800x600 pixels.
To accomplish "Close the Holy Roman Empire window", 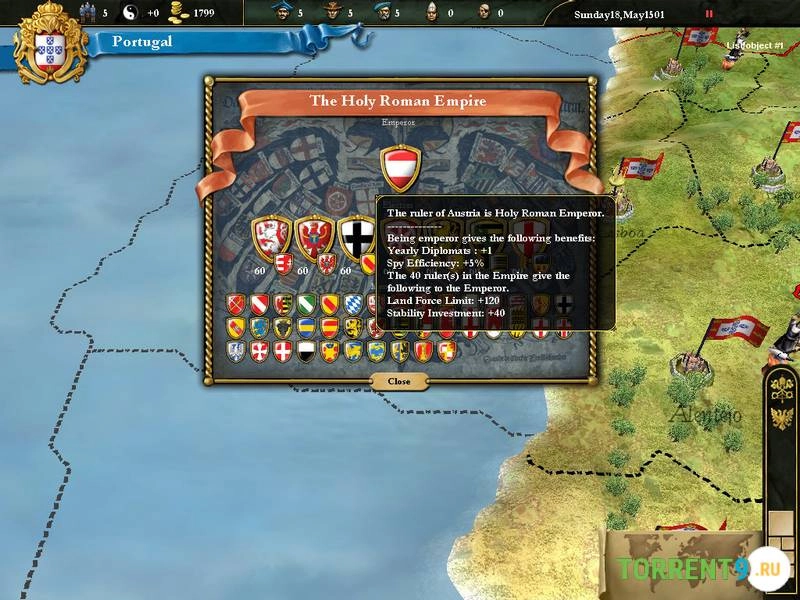I will (x=399, y=381).
